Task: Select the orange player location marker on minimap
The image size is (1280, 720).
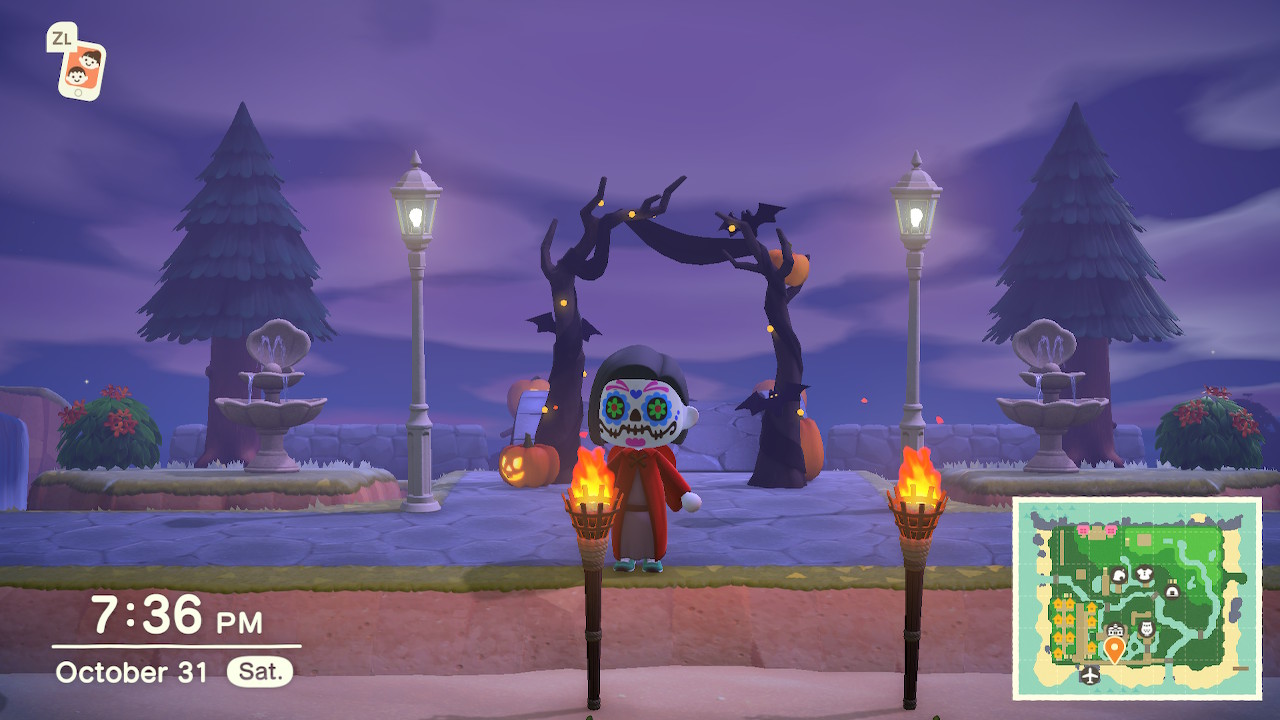Action: click(x=1114, y=649)
